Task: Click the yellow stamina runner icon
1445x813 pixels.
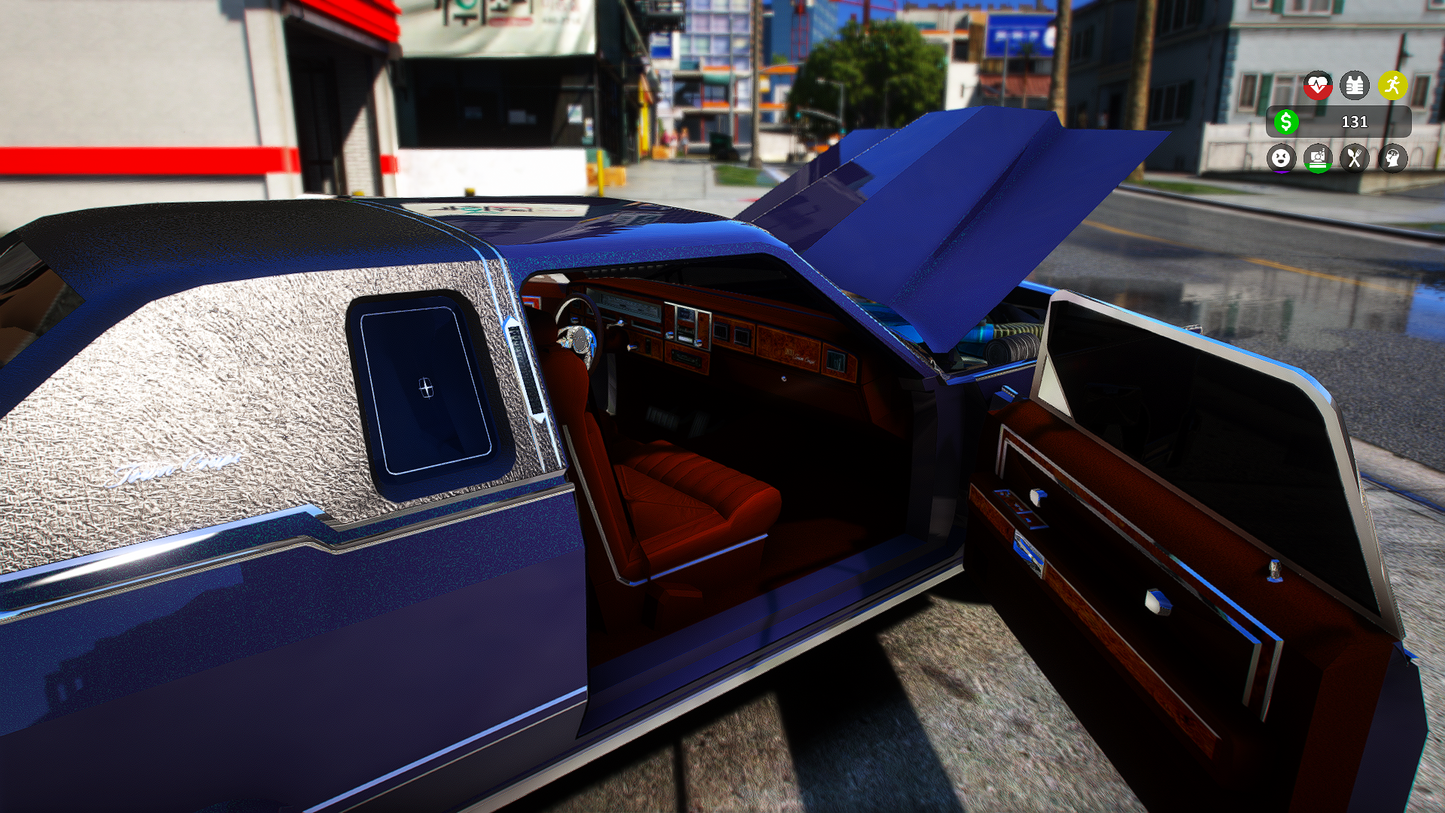Action: tap(1393, 85)
